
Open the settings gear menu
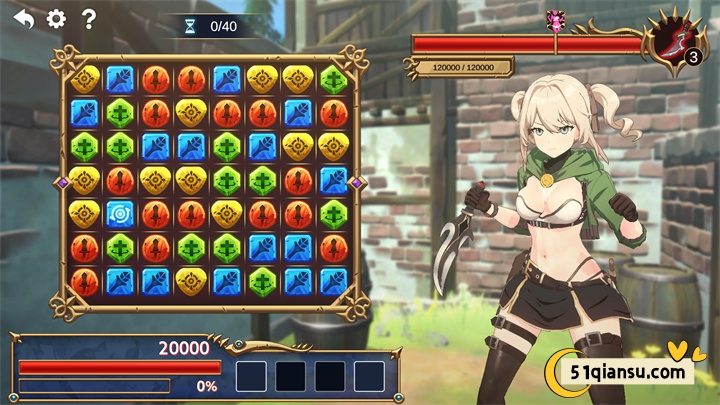coord(56,18)
